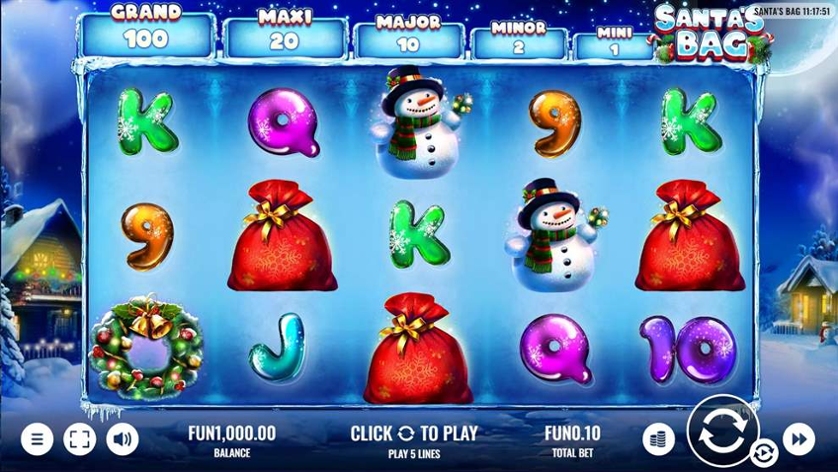Open the hamburger menu
The width and height of the screenshot is (838, 472).
tap(37, 439)
